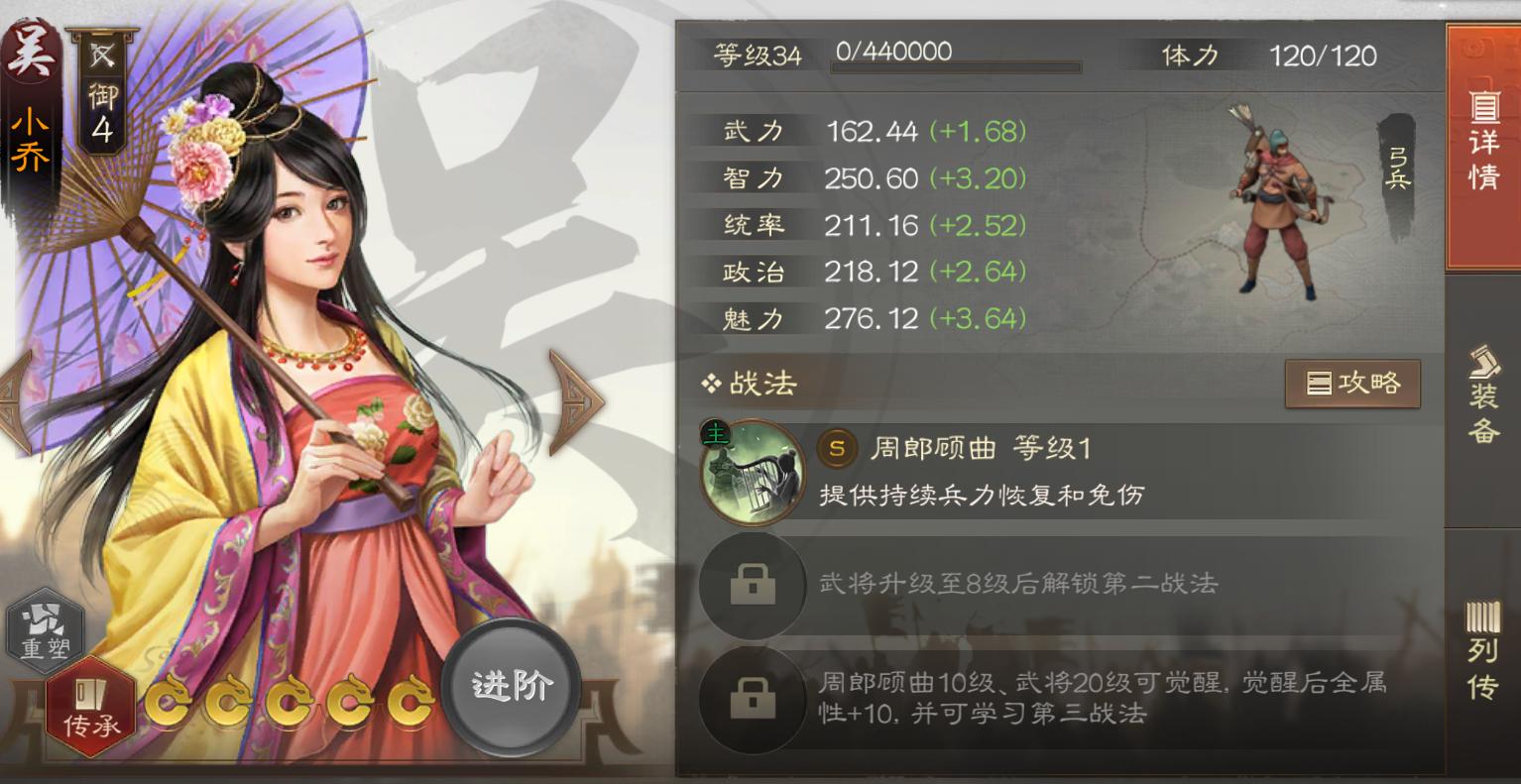Click the padlock on the third skill slot
This screenshot has width=1521, height=784.
pos(752,701)
